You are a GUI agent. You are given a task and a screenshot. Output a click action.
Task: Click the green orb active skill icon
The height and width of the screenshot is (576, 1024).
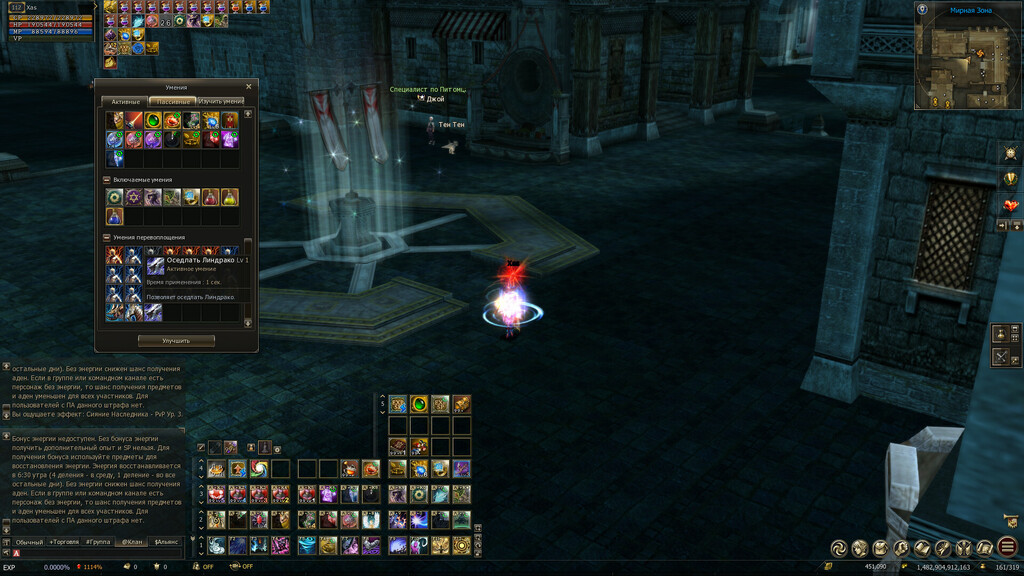pos(153,120)
